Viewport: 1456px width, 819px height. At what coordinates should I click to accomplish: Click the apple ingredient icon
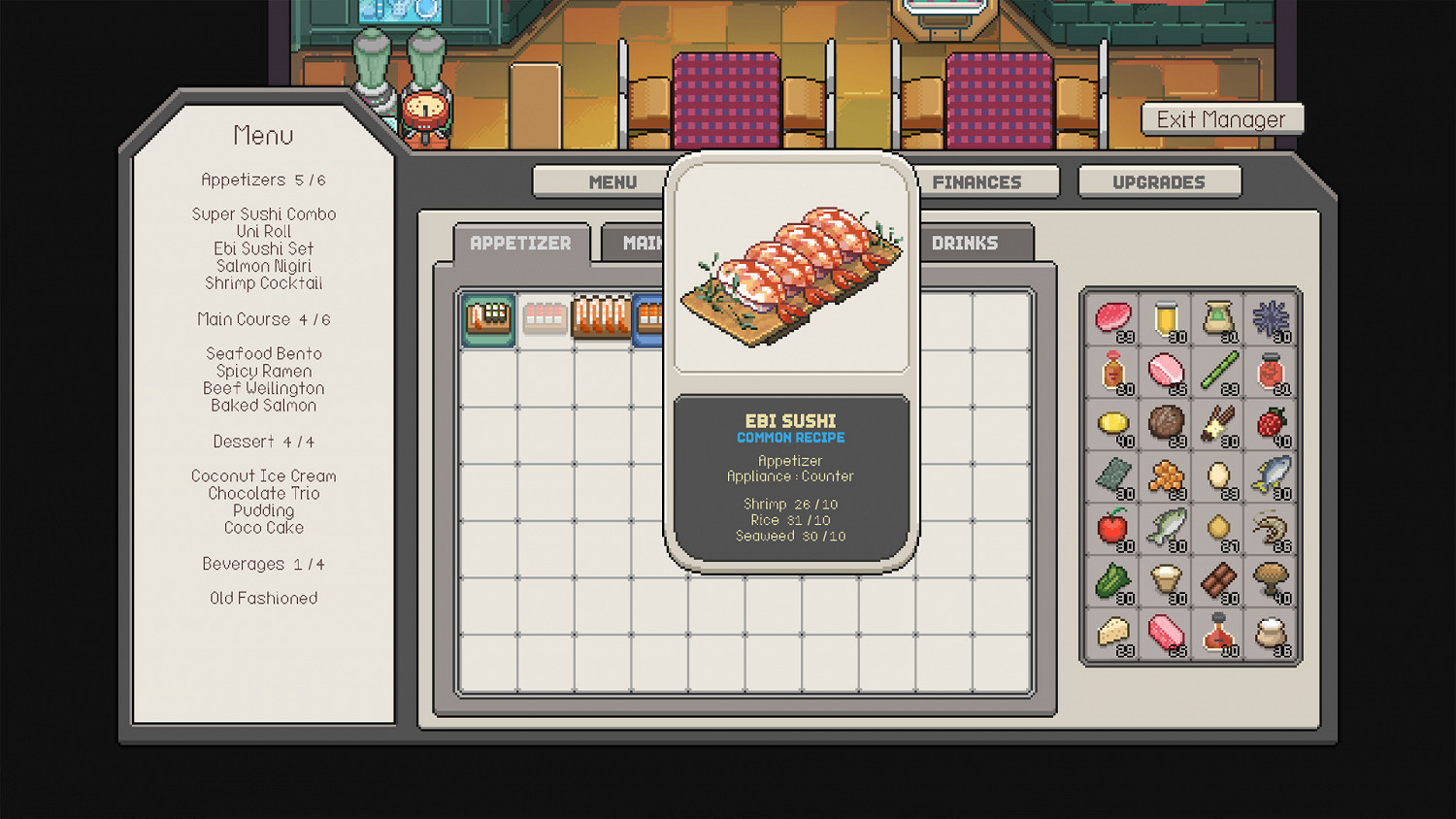coord(1110,529)
